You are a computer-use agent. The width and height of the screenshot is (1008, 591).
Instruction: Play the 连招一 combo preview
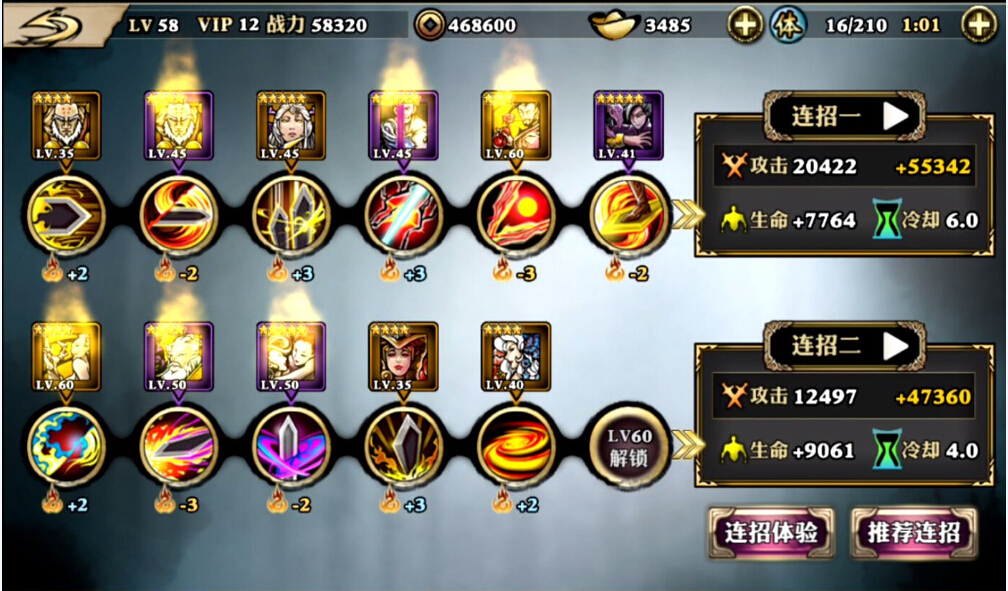tap(896, 116)
